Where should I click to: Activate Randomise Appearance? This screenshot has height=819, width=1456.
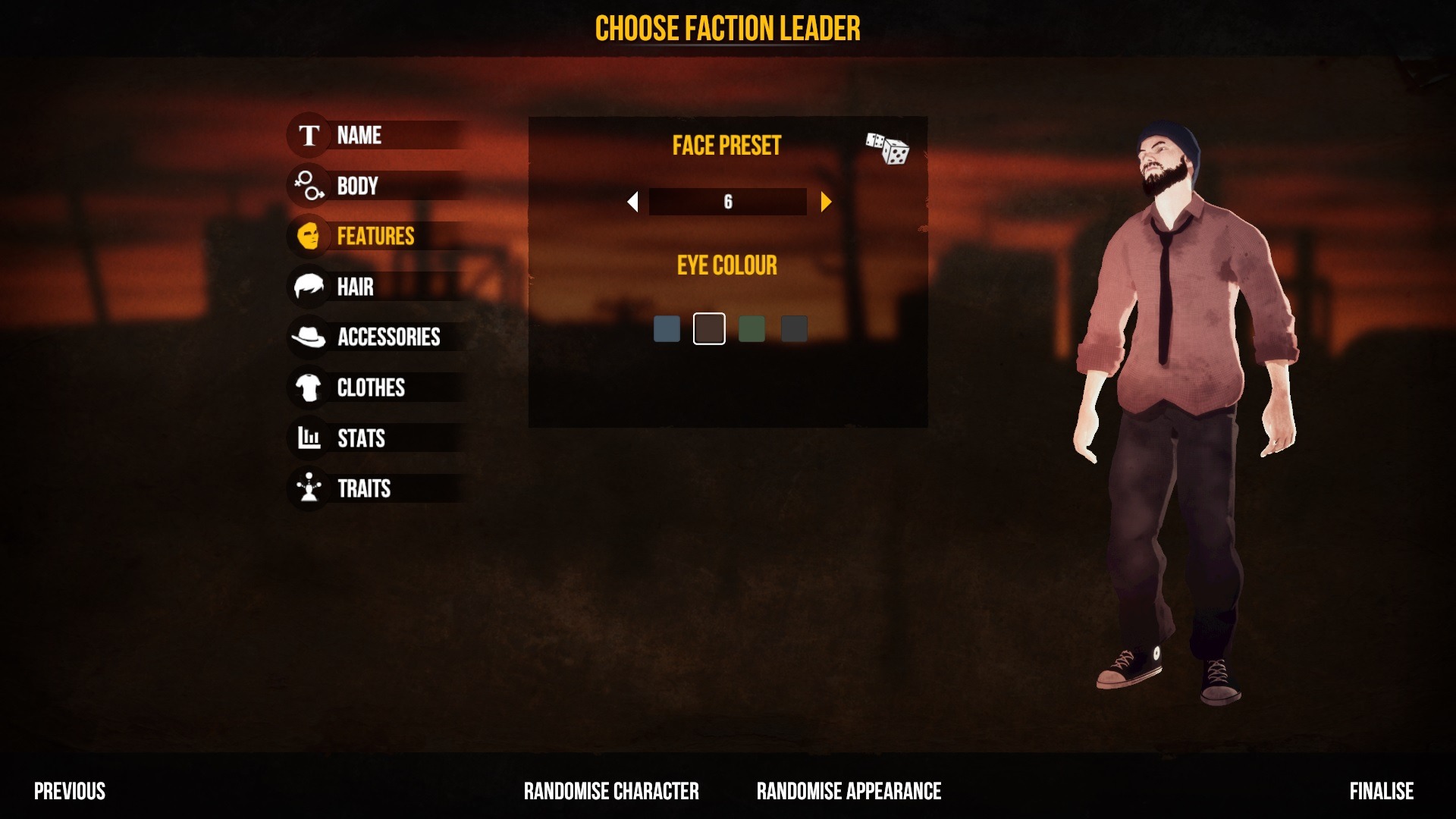849,792
